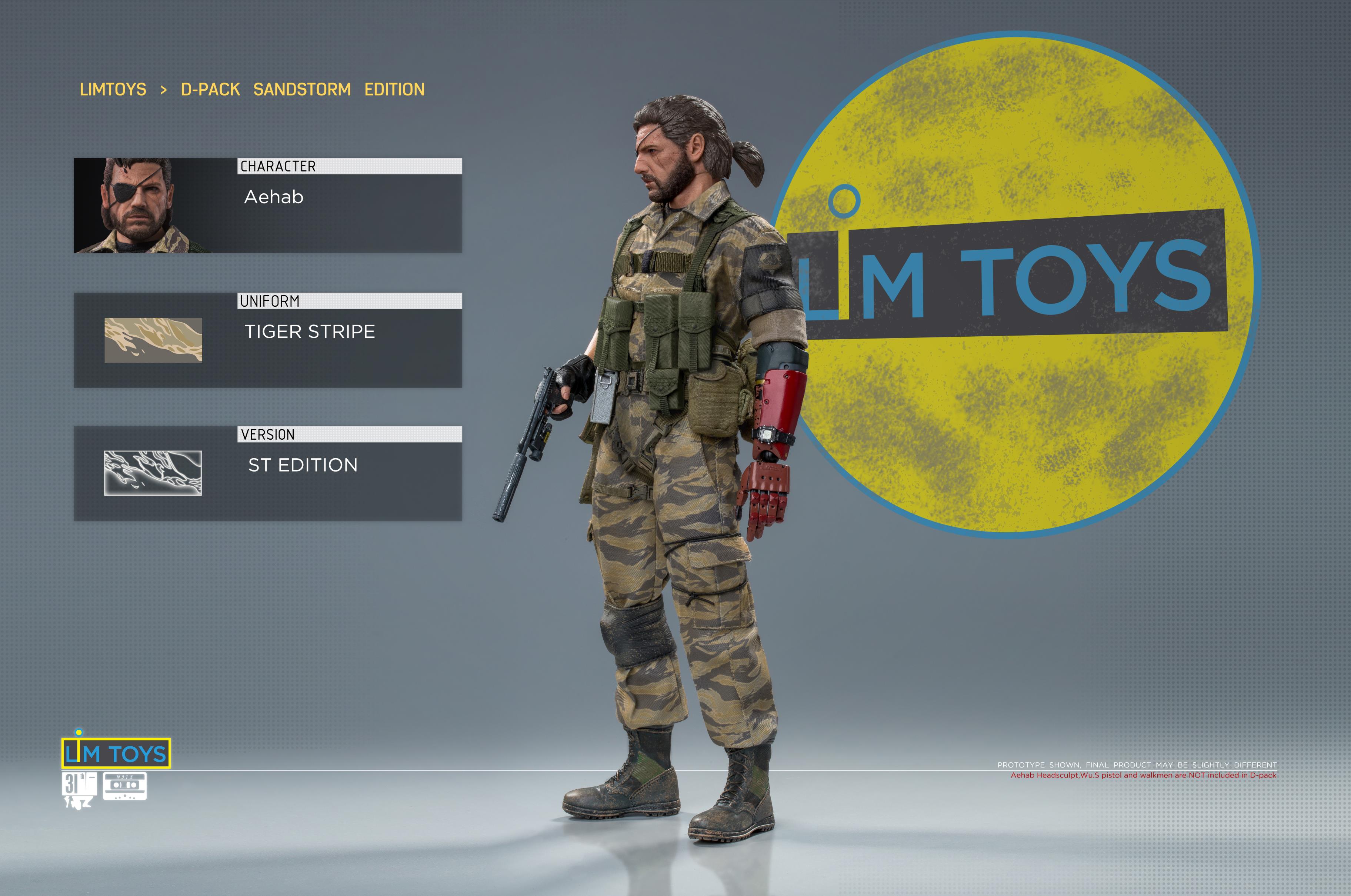Click the D-PACK SANDSTORM EDITION breadcrumb title
This screenshot has width=1351, height=896.
tap(302, 90)
